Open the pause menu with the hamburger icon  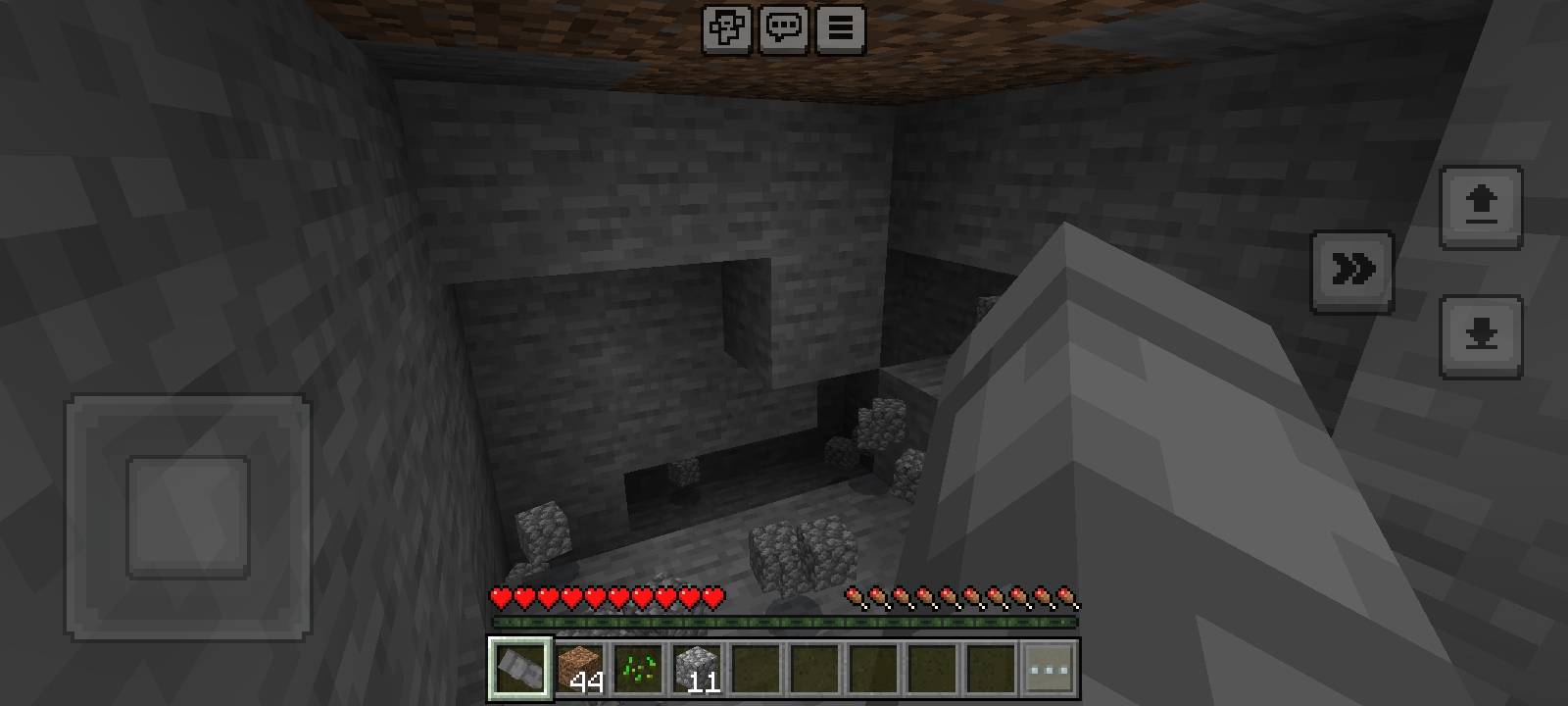click(839, 28)
